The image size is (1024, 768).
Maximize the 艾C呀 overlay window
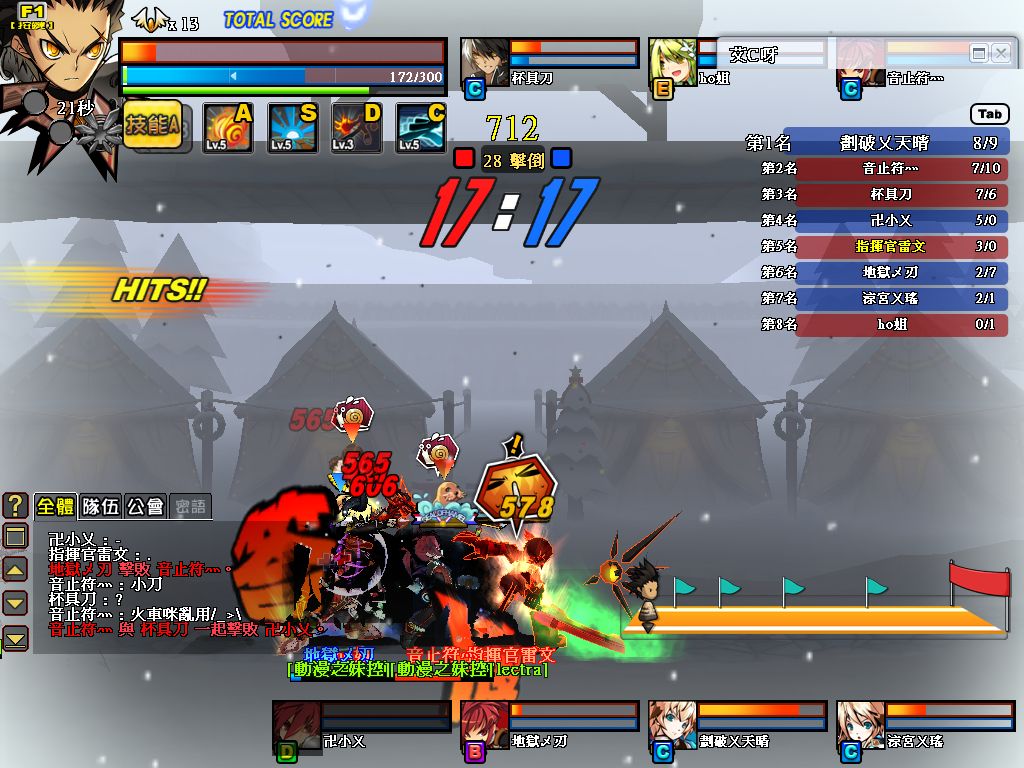click(x=979, y=54)
